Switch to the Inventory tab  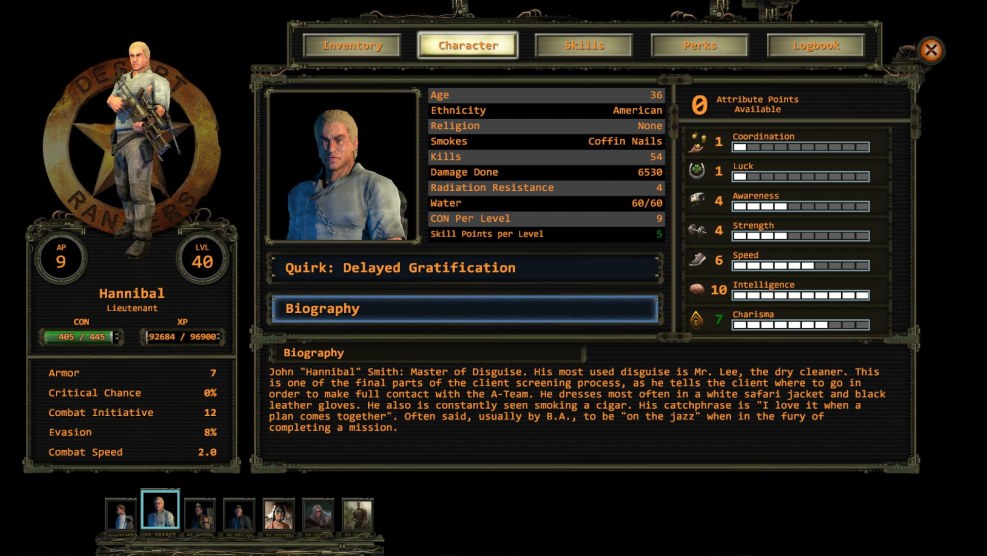(x=351, y=46)
